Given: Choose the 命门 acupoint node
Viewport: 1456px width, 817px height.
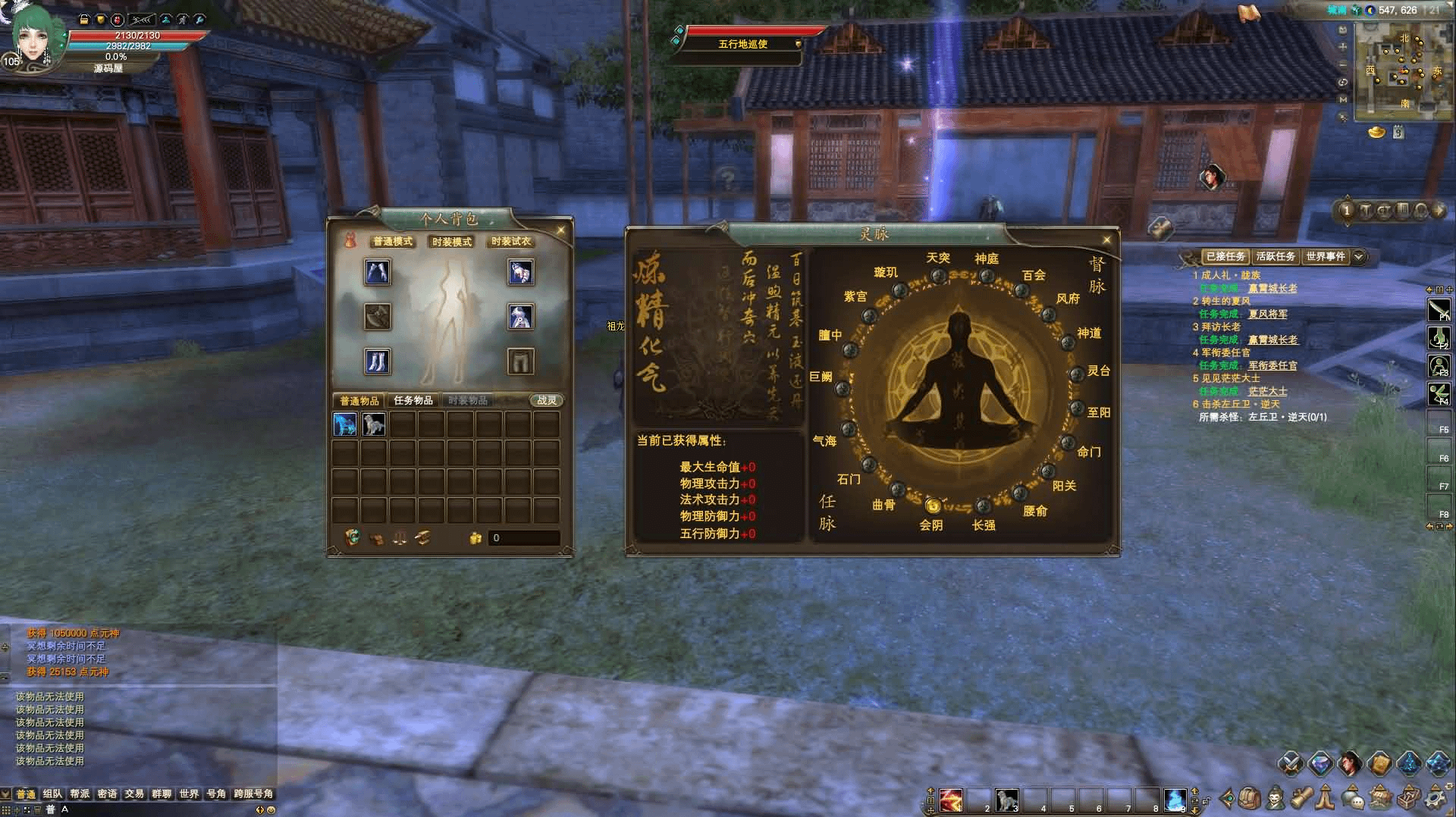Looking at the screenshot, I should pos(1067,443).
